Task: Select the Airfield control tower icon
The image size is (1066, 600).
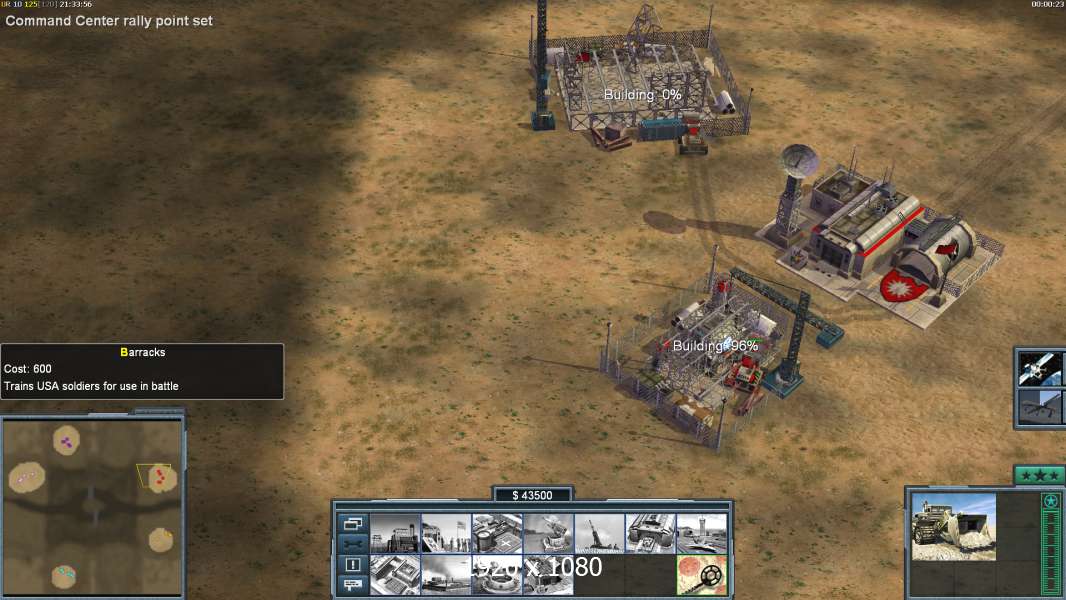Action: pos(701,533)
